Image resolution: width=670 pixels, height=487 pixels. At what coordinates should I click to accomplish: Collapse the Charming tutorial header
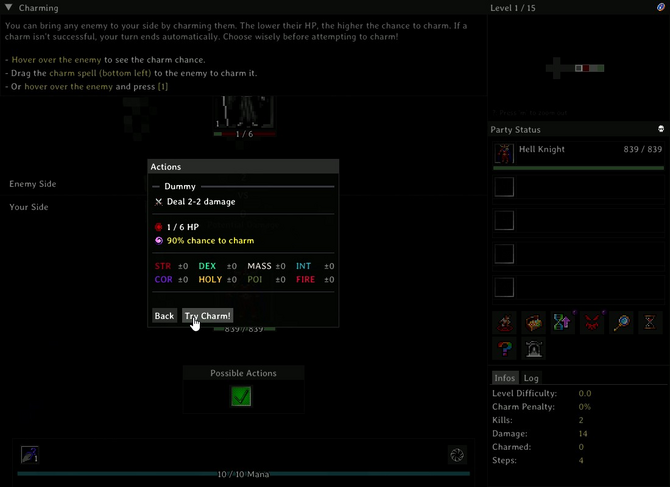tap(10, 8)
